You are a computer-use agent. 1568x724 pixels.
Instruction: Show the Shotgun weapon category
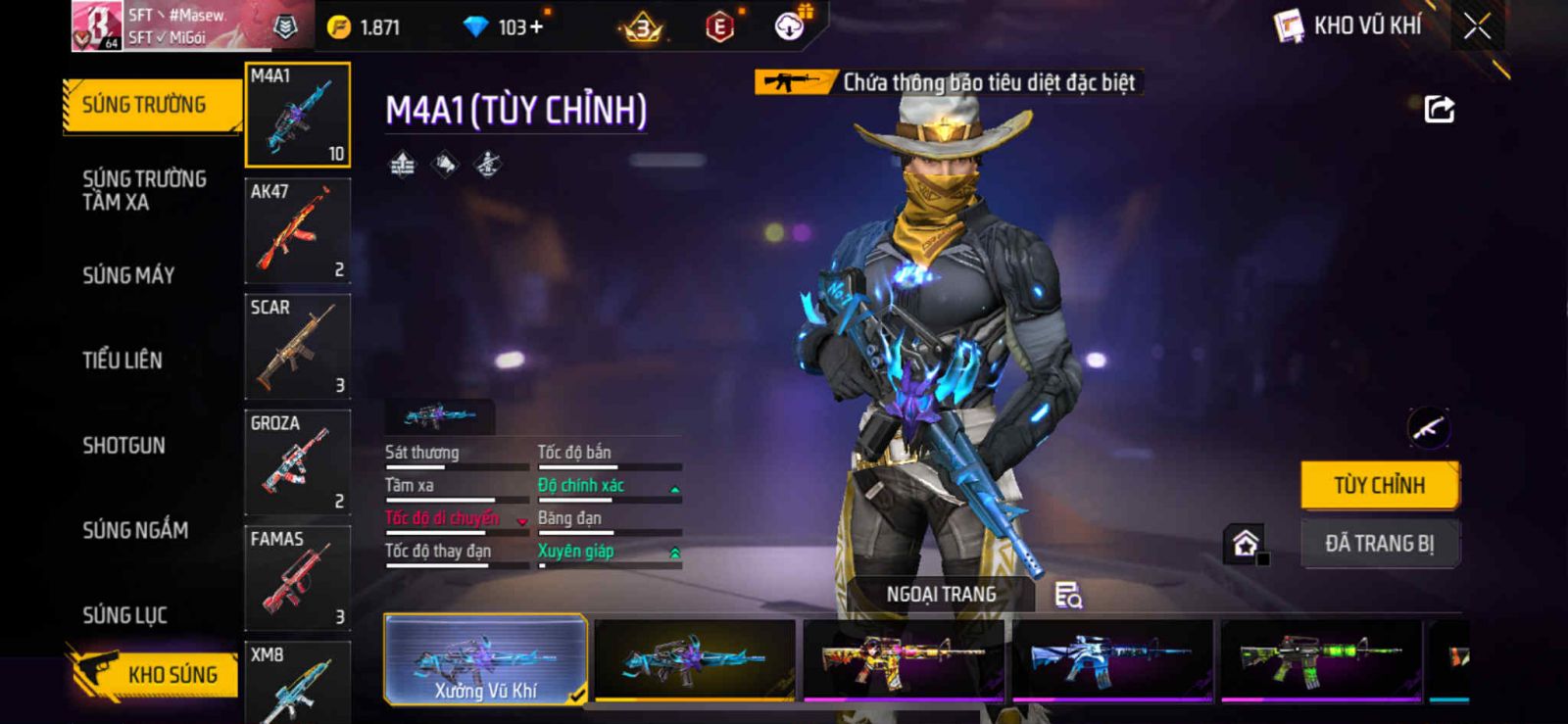click(123, 445)
